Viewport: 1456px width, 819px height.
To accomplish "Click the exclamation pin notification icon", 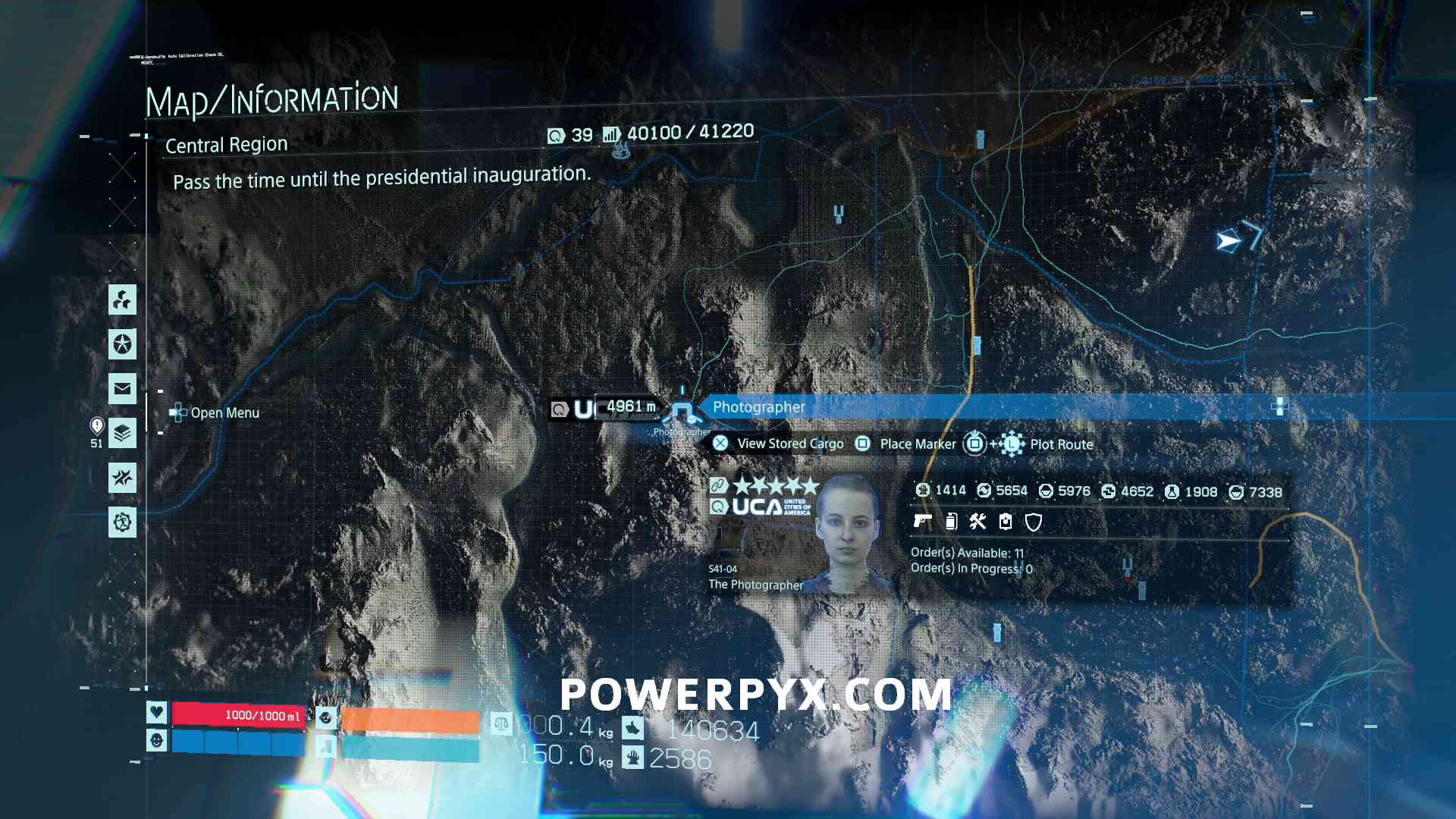I will click(97, 426).
